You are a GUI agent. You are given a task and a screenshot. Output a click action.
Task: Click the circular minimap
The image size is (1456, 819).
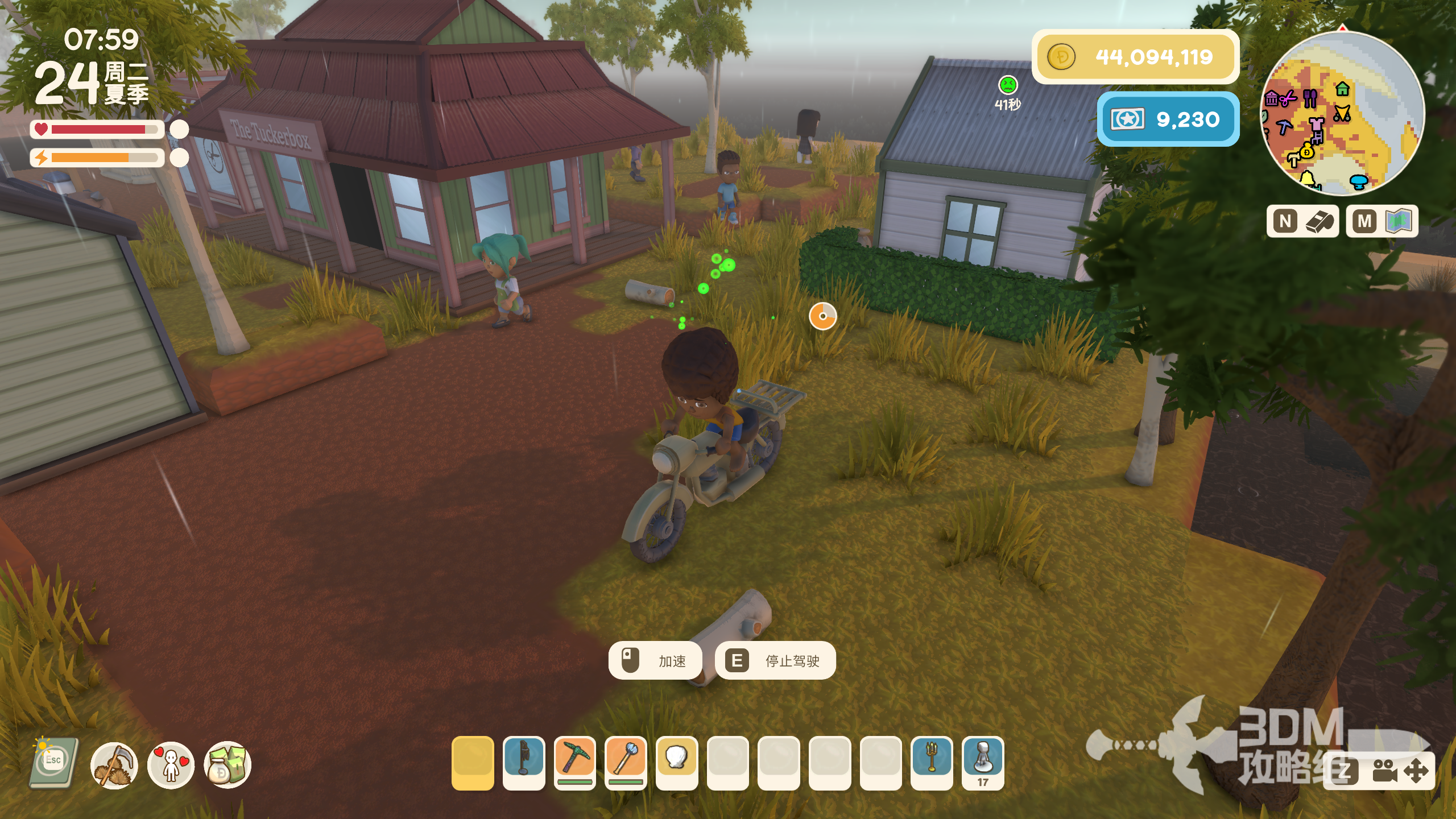pos(1342,114)
